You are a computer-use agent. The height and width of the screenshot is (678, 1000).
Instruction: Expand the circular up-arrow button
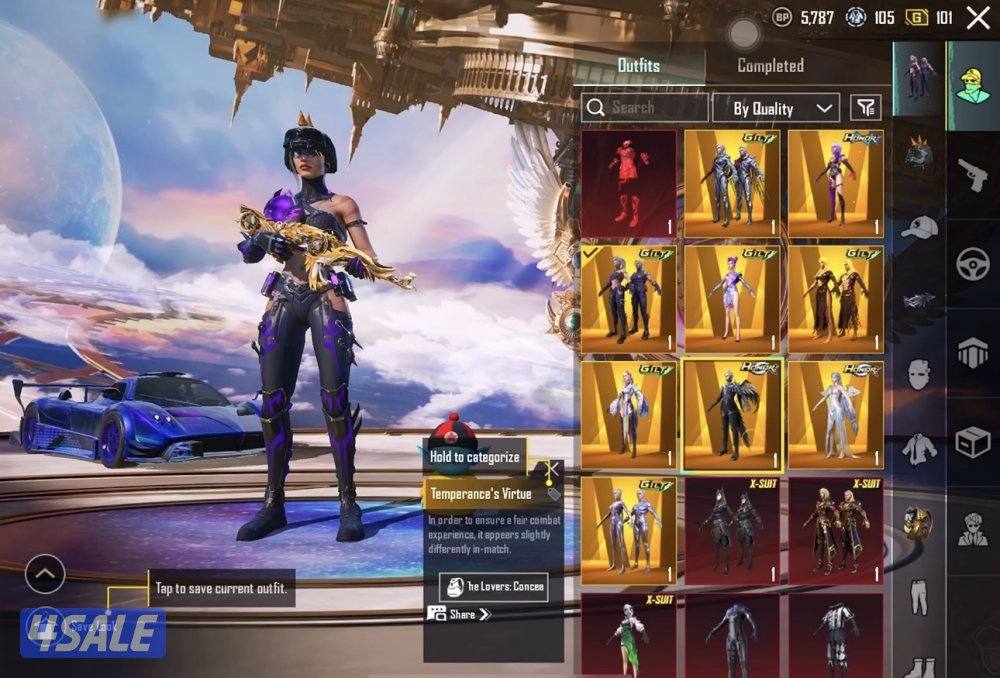pyautogui.click(x=45, y=574)
